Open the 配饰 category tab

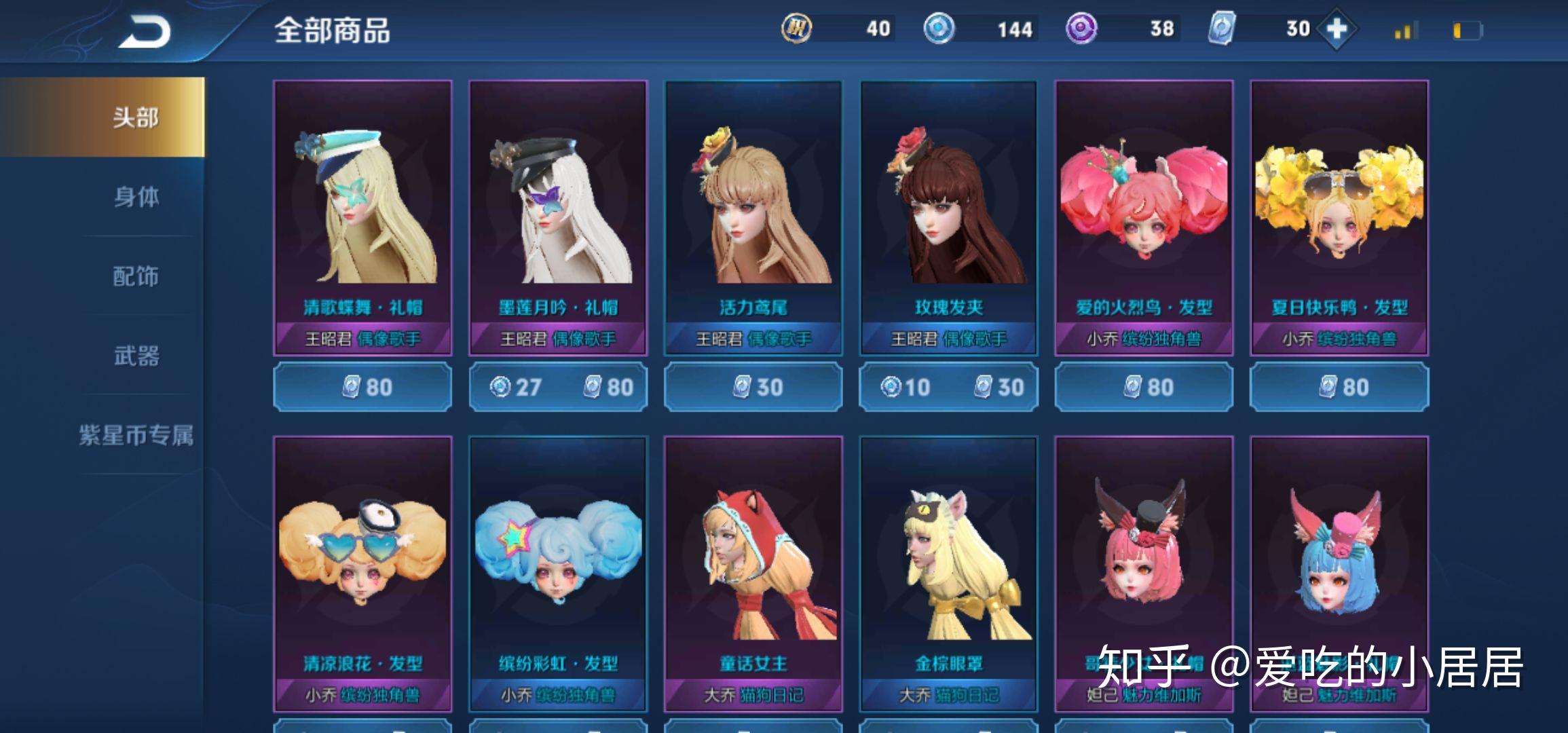pos(136,276)
